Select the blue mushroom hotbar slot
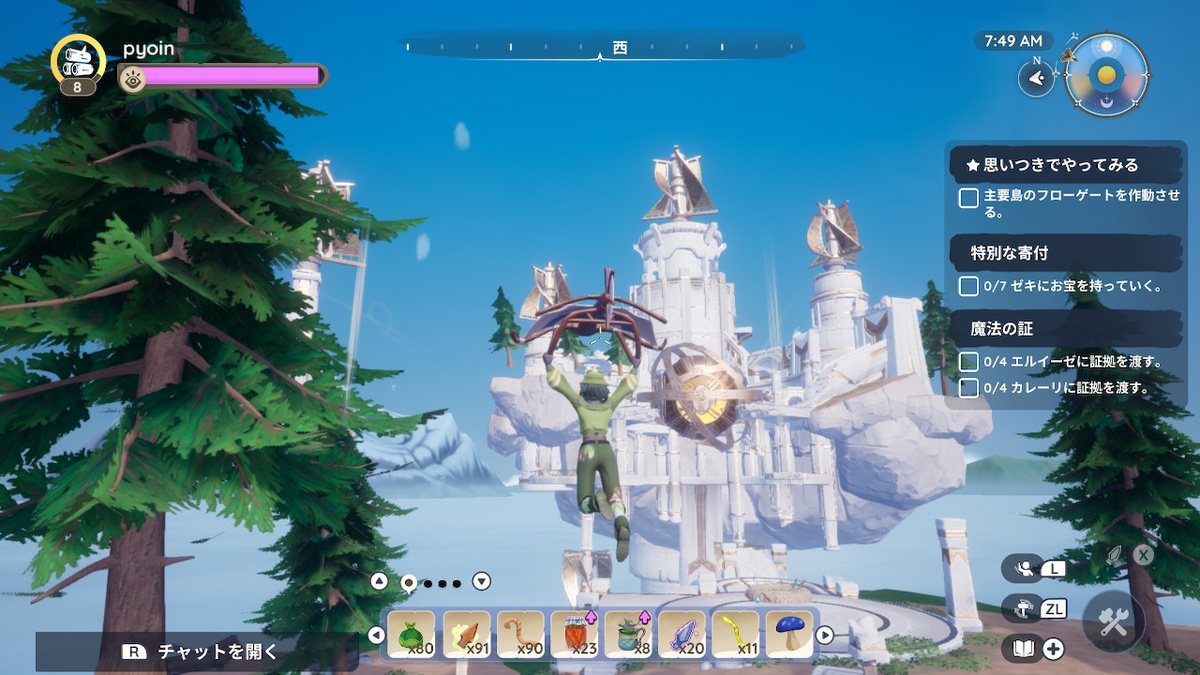The image size is (1200, 675). click(x=790, y=634)
